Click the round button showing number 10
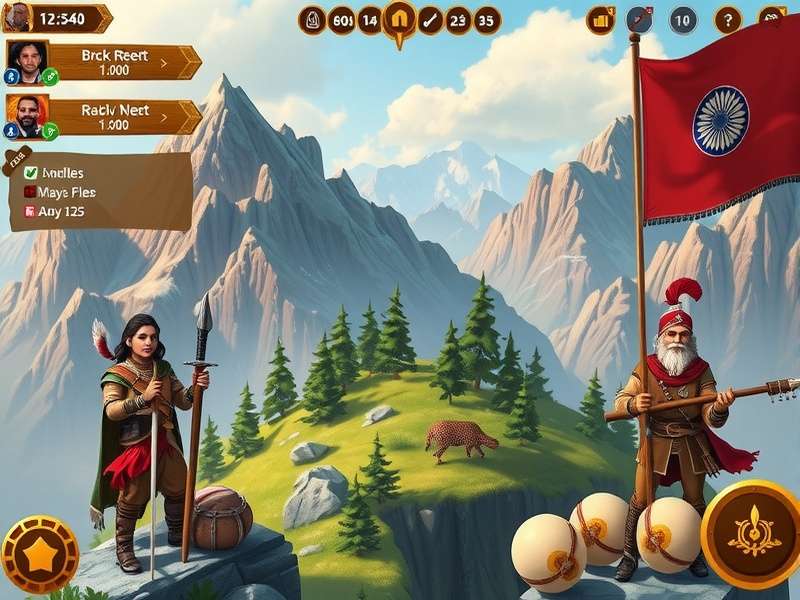Image resolution: width=800 pixels, height=600 pixels. [683, 19]
